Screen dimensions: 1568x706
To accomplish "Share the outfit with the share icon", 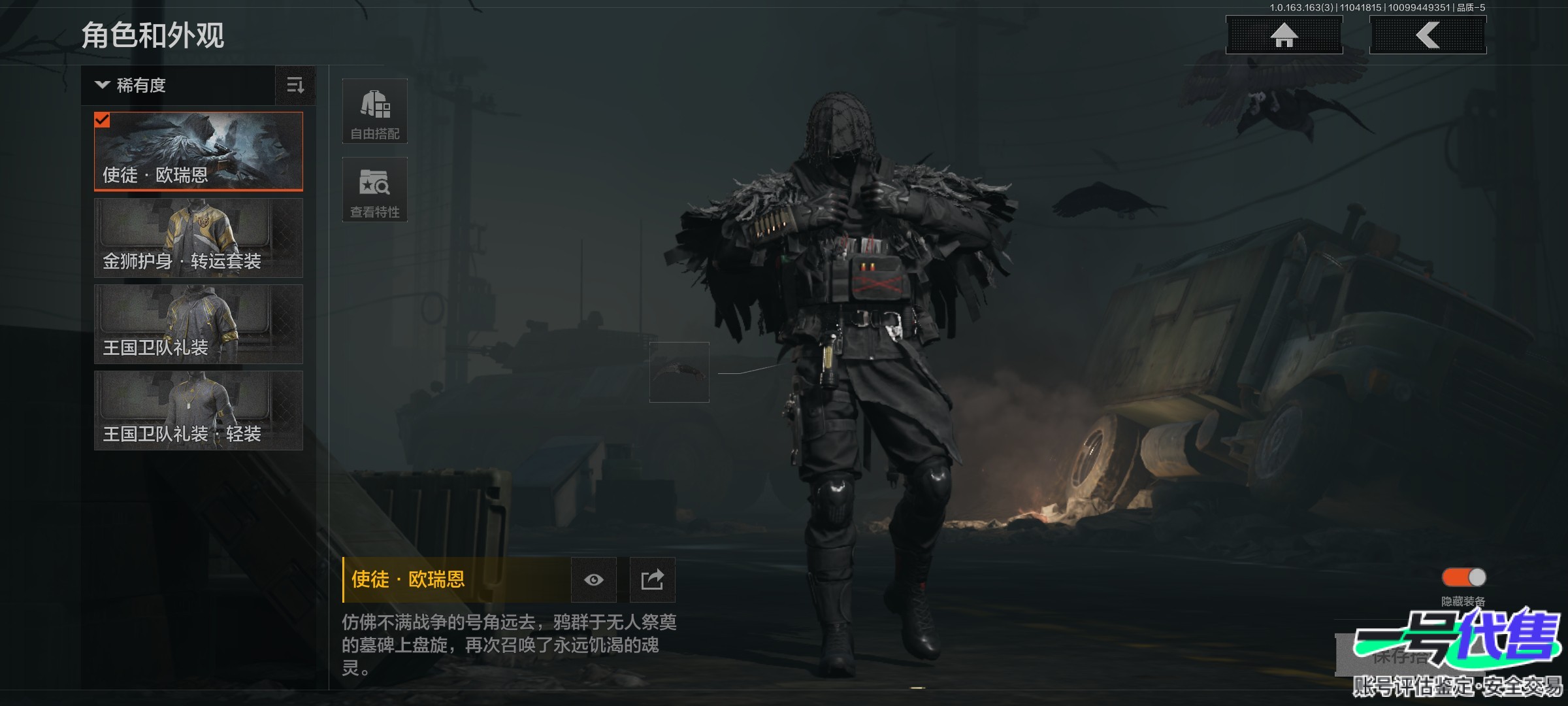I will pos(652,580).
